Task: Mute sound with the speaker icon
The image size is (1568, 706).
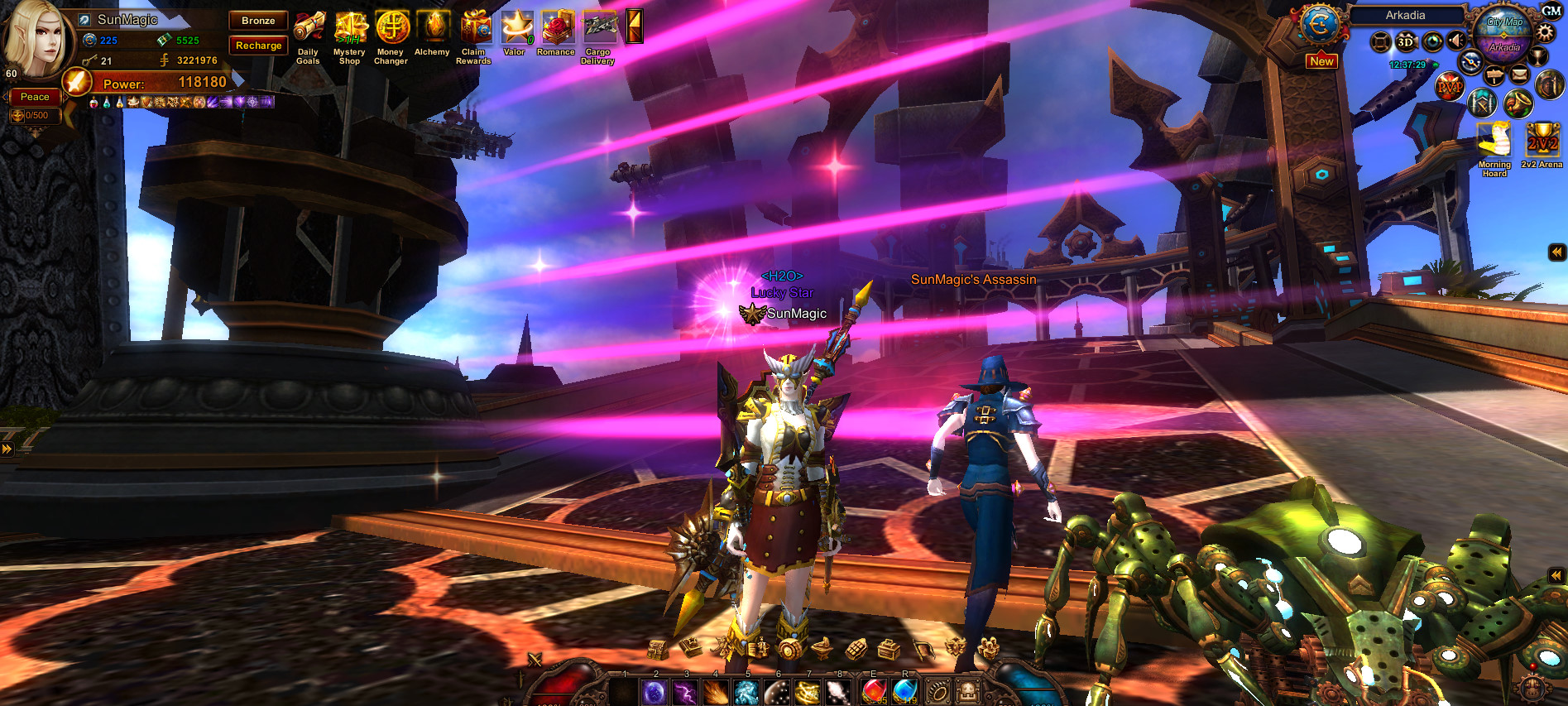Action: tap(1457, 41)
